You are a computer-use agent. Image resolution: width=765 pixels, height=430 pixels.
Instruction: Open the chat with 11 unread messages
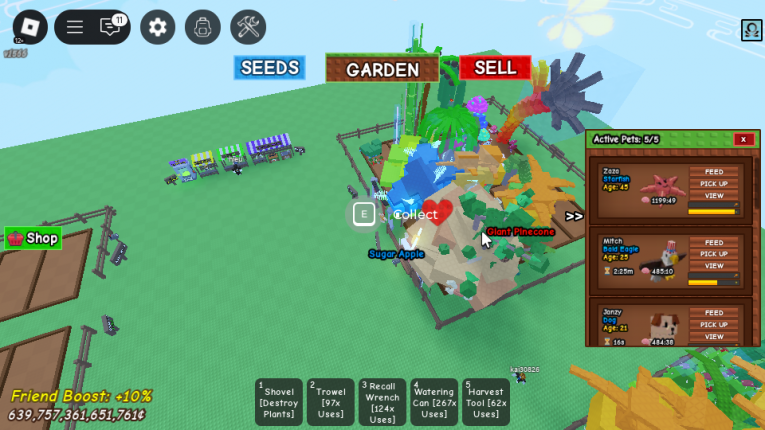[x=111, y=27]
